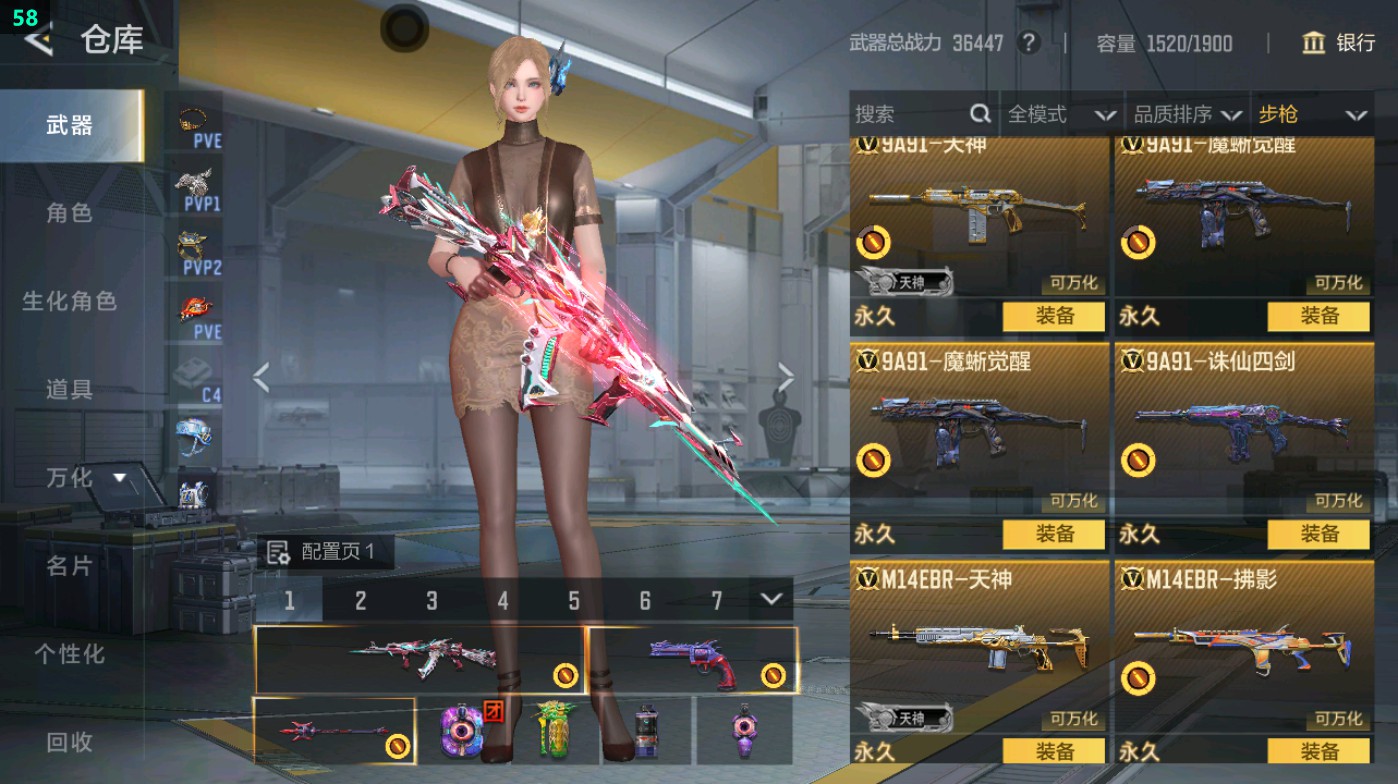The image size is (1398, 784).
Task: Open the 步枪 weapon type dropdown
Action: [x=1312, y=115]
